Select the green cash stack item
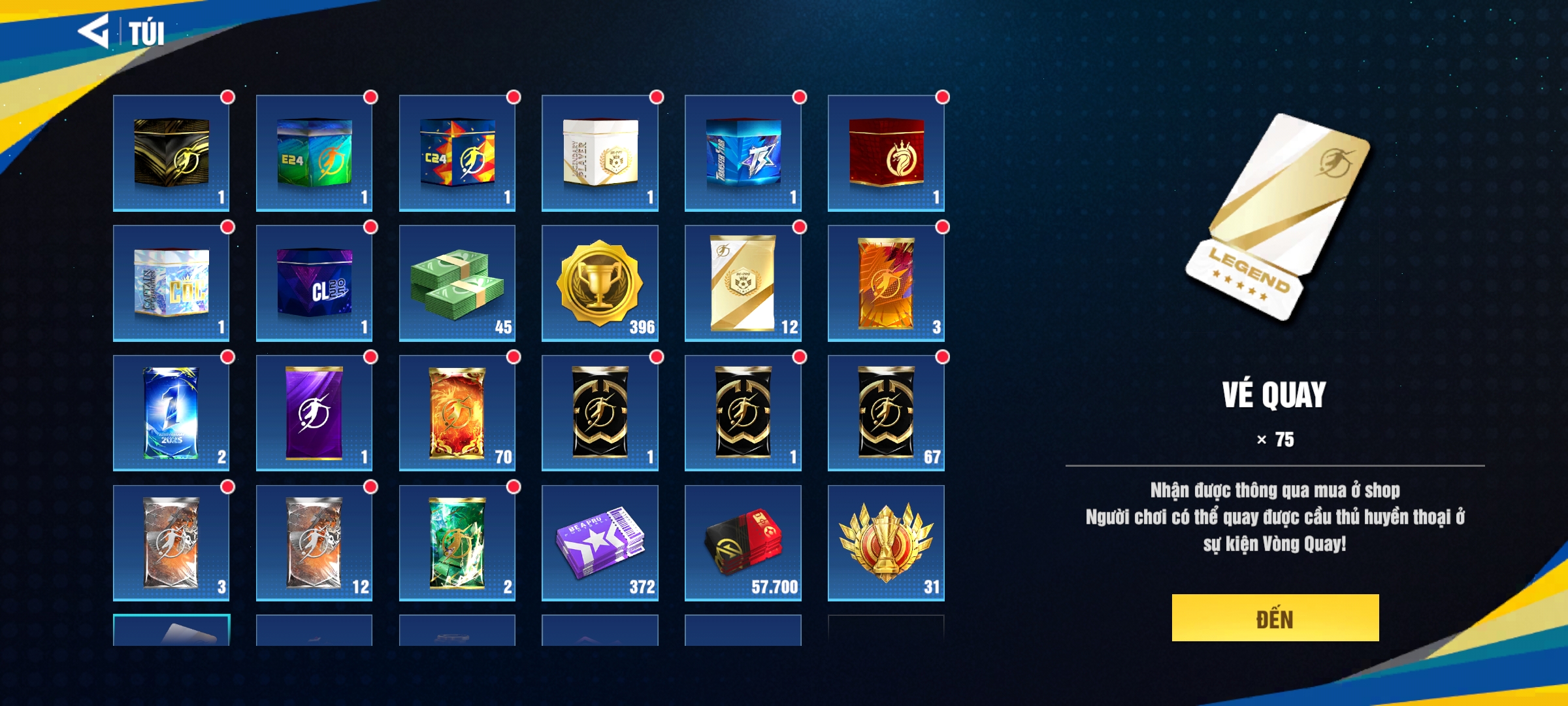Image resolution: width=1568 pixels, height=706 pixels. 457,283
